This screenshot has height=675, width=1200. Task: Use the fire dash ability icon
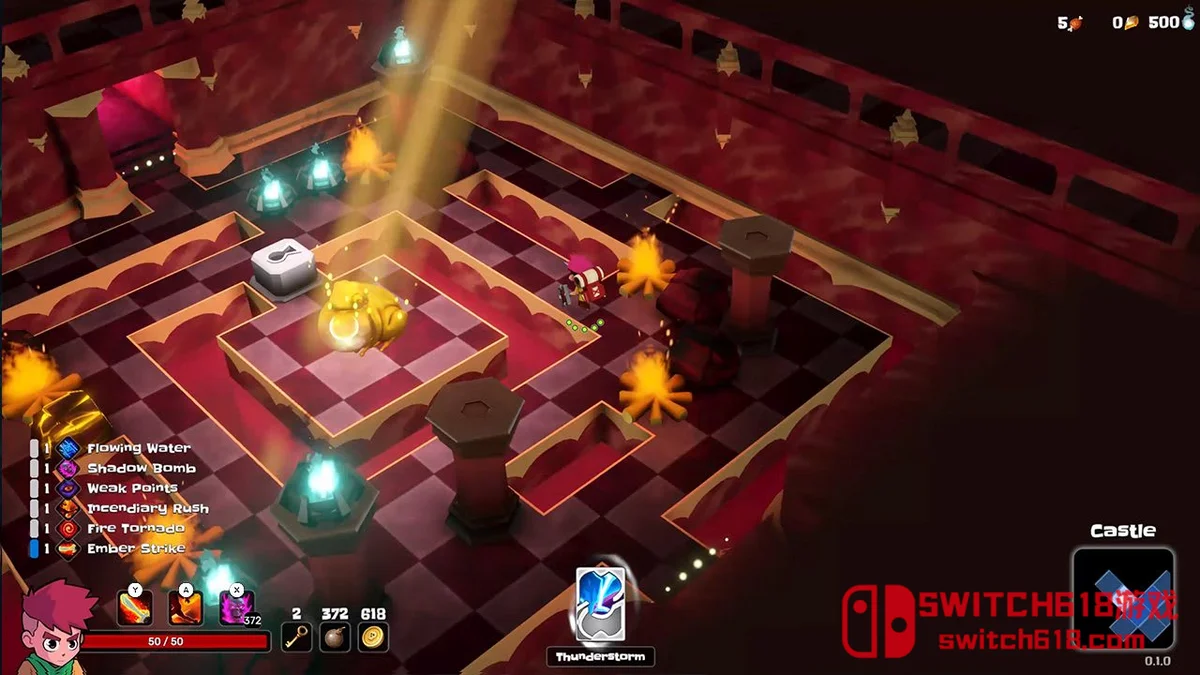click(x=185, y=608)
